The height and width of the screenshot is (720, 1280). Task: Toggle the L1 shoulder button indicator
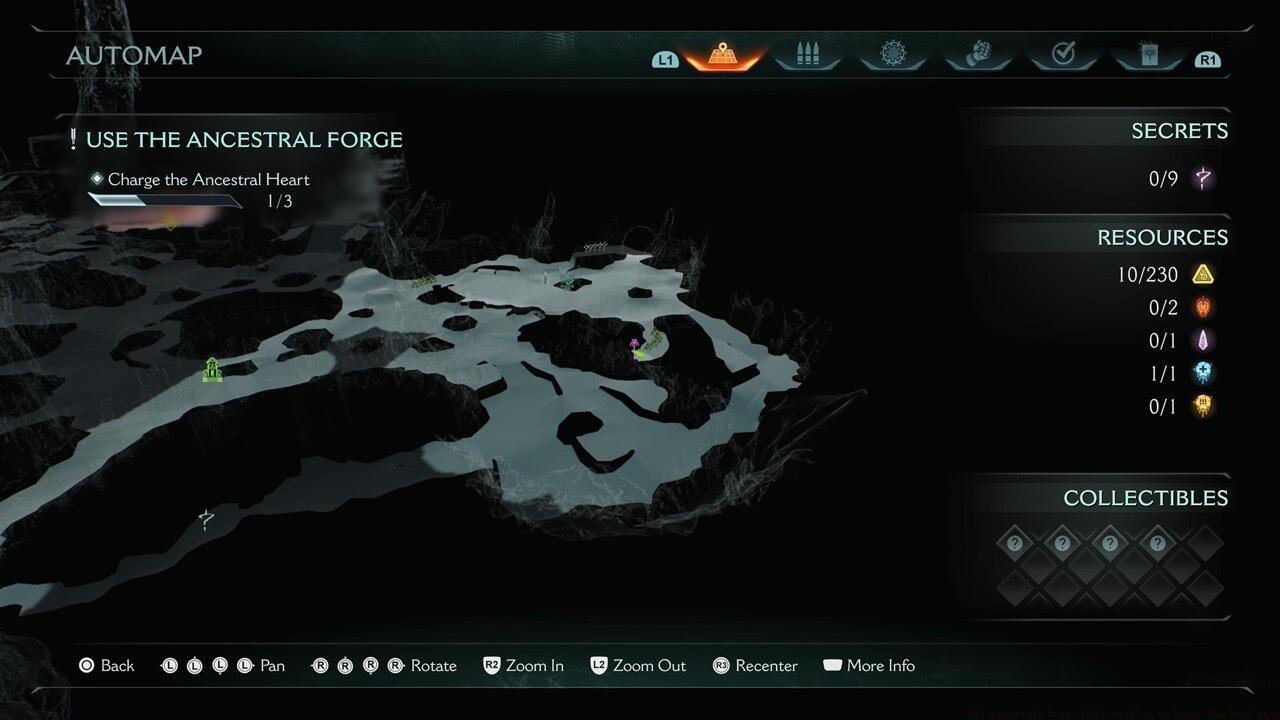[666, 59]
